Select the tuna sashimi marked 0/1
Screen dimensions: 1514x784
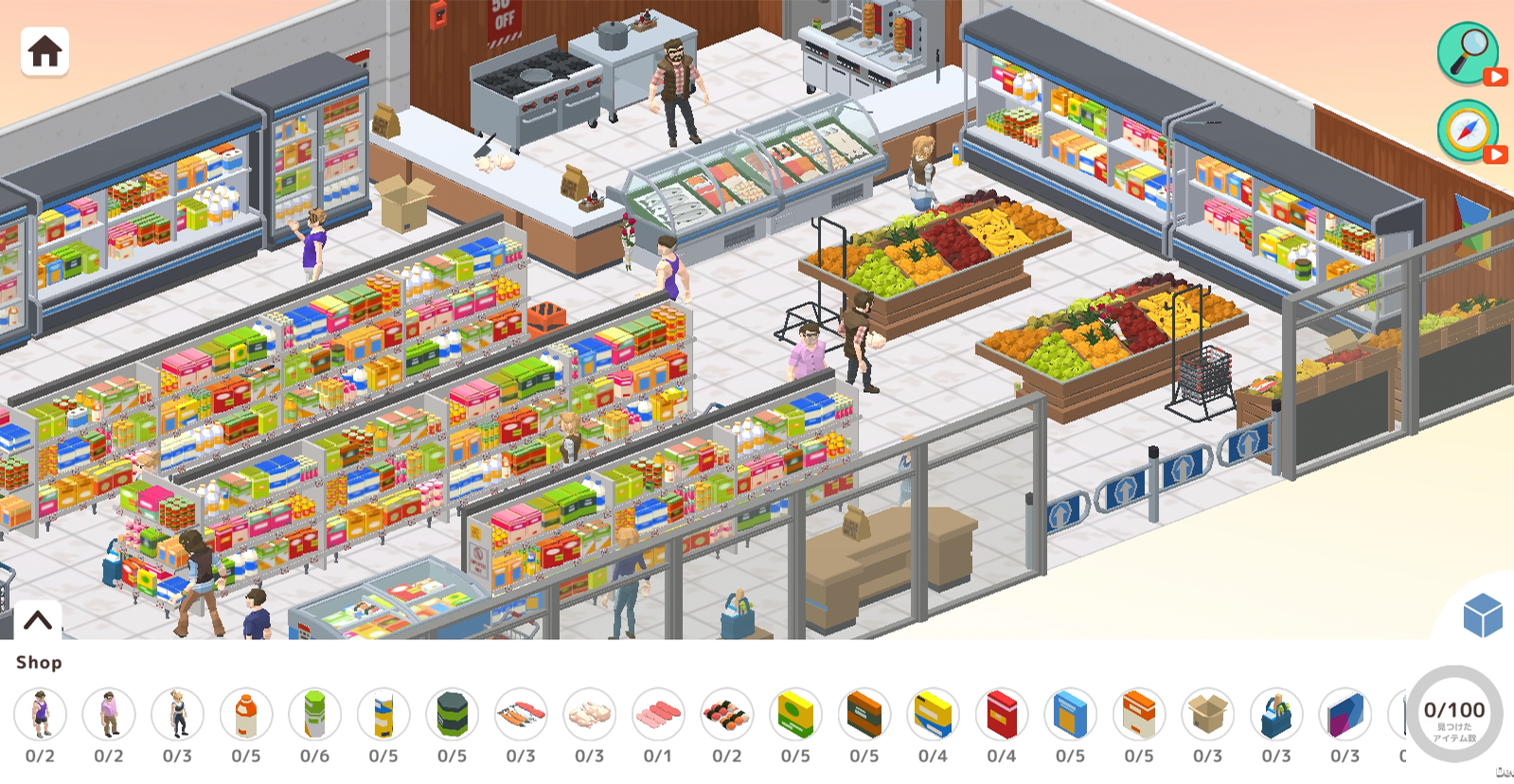pos(658,715)
